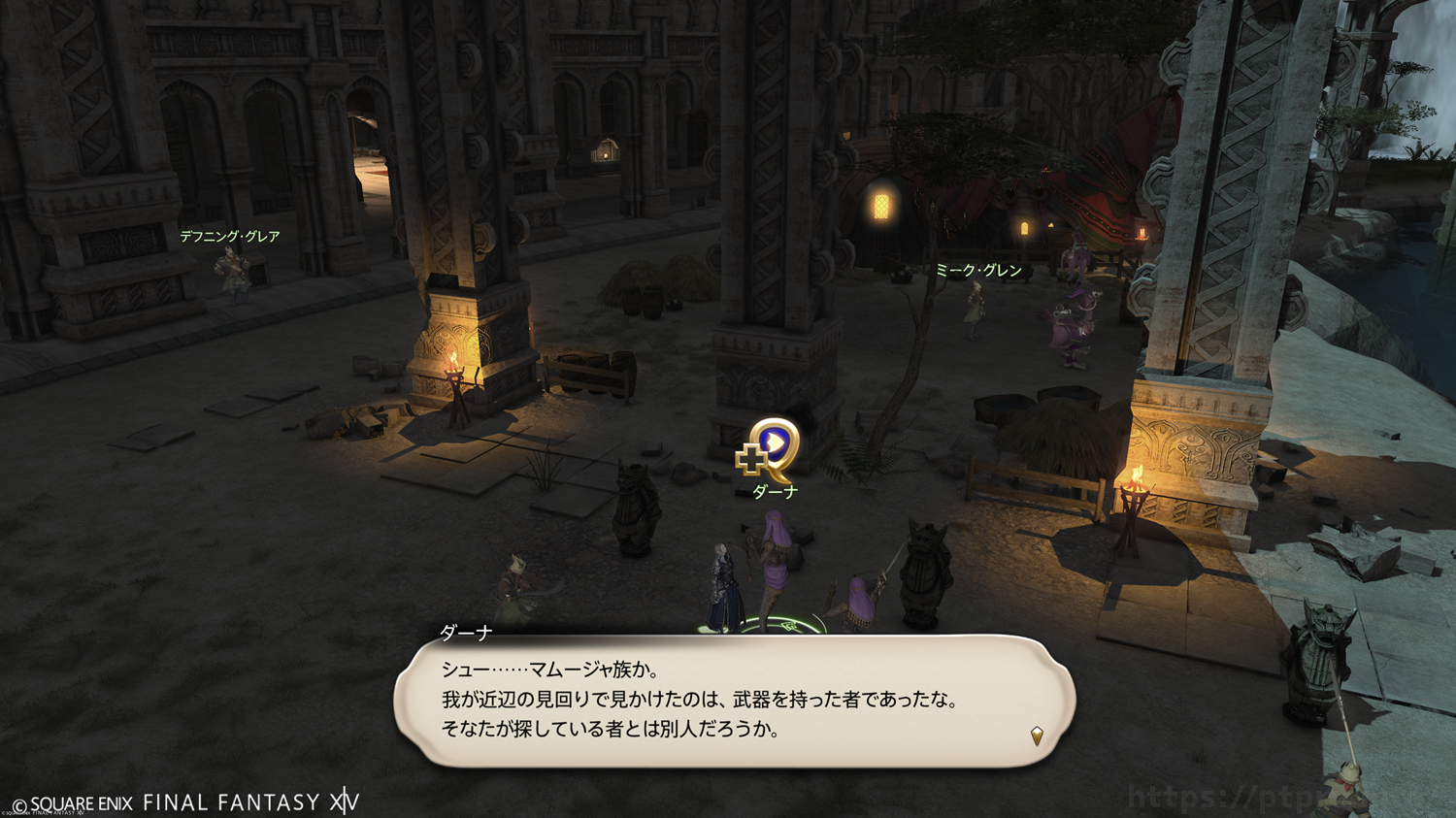Target the ミーク・グレン nameplate
The image size is (1456, 818).
(x=978, y=271)
